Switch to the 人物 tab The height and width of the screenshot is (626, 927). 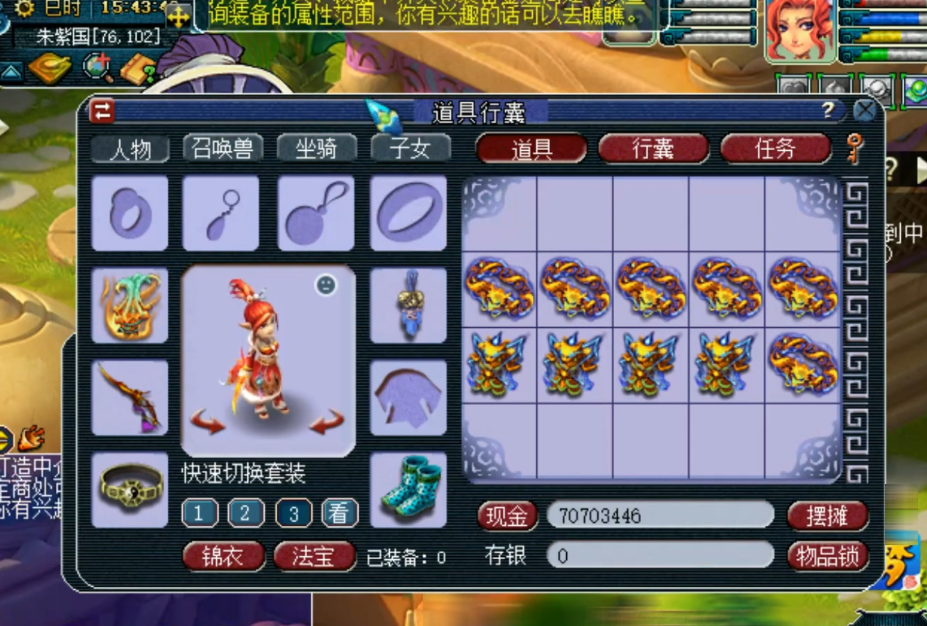130,149
